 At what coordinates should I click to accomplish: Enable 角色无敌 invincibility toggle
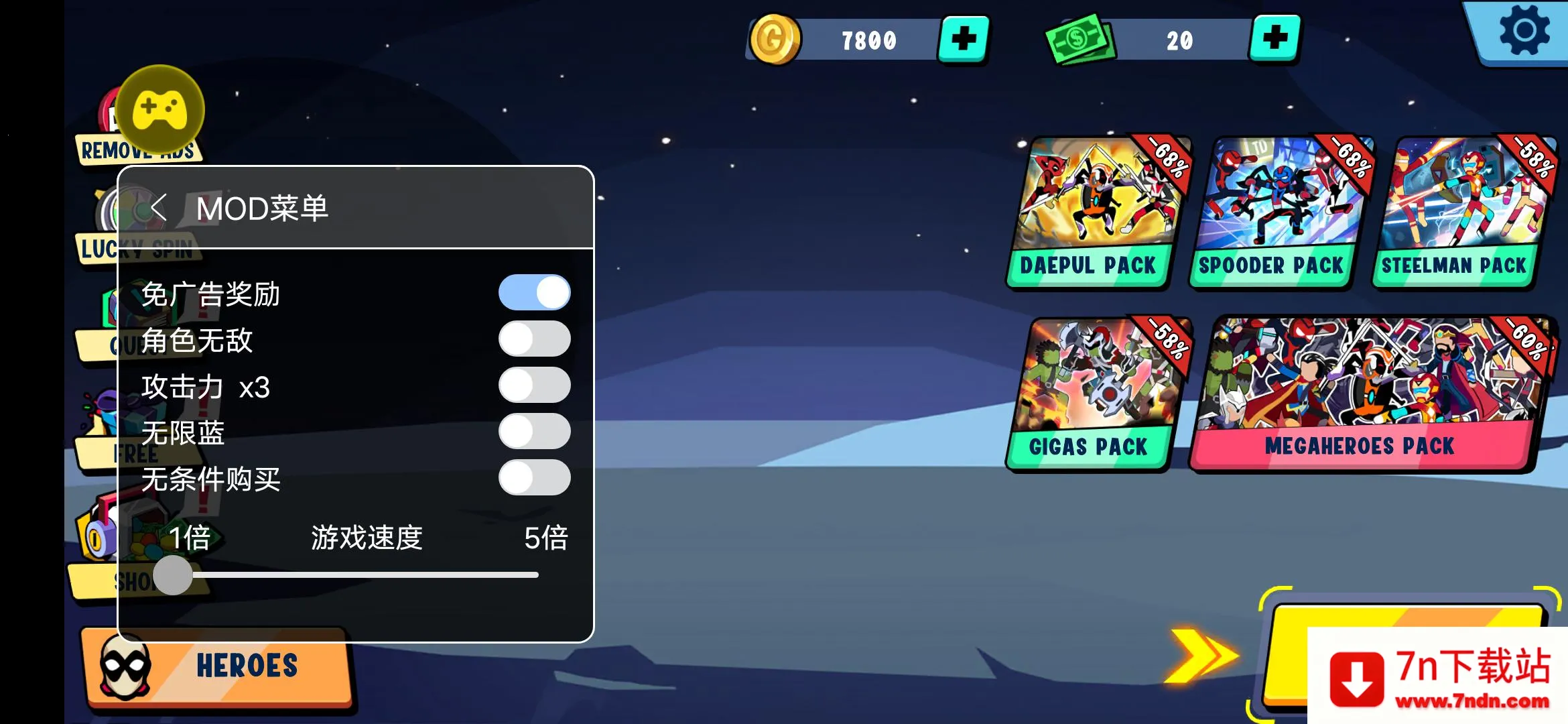534,339
